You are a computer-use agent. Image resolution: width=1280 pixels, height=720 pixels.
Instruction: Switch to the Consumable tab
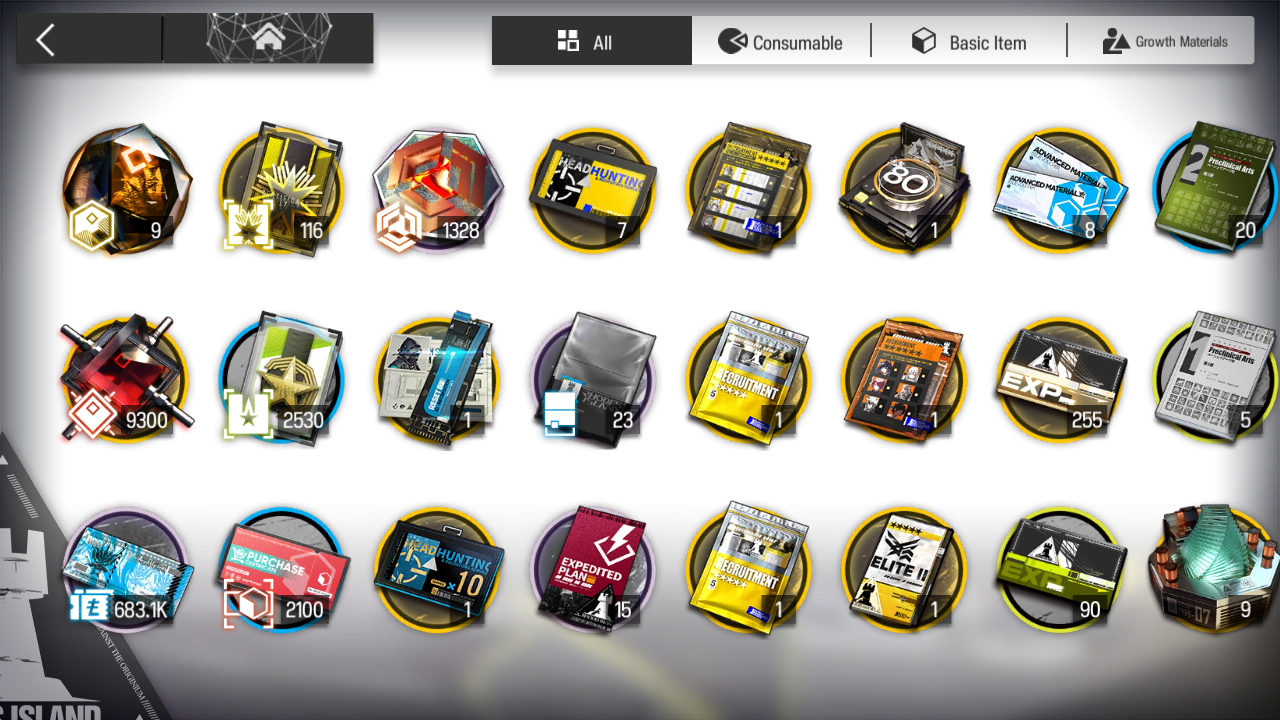pyautogui.click(x=781, y=42)
